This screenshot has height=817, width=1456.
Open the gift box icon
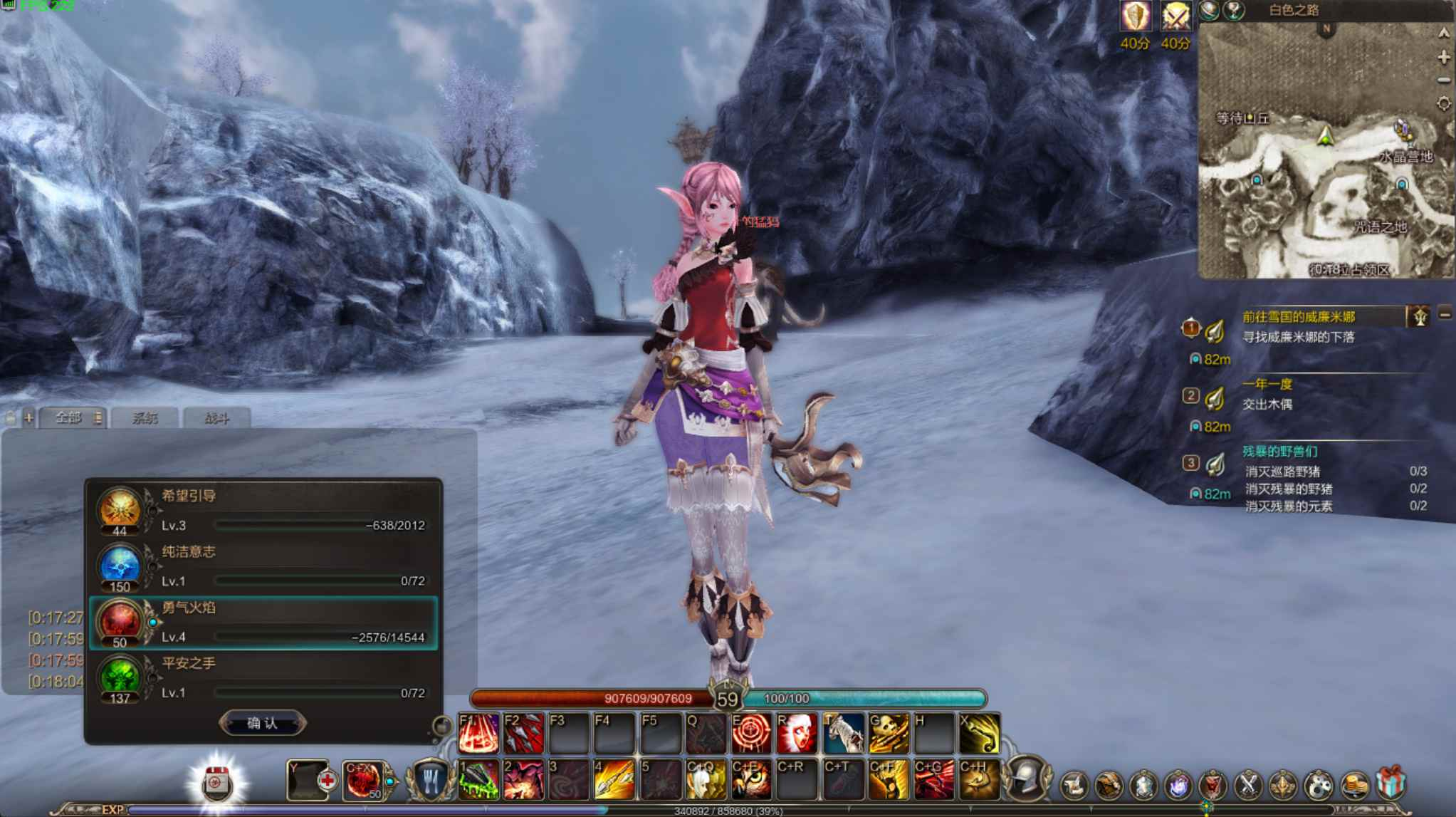coord(1390,783)
